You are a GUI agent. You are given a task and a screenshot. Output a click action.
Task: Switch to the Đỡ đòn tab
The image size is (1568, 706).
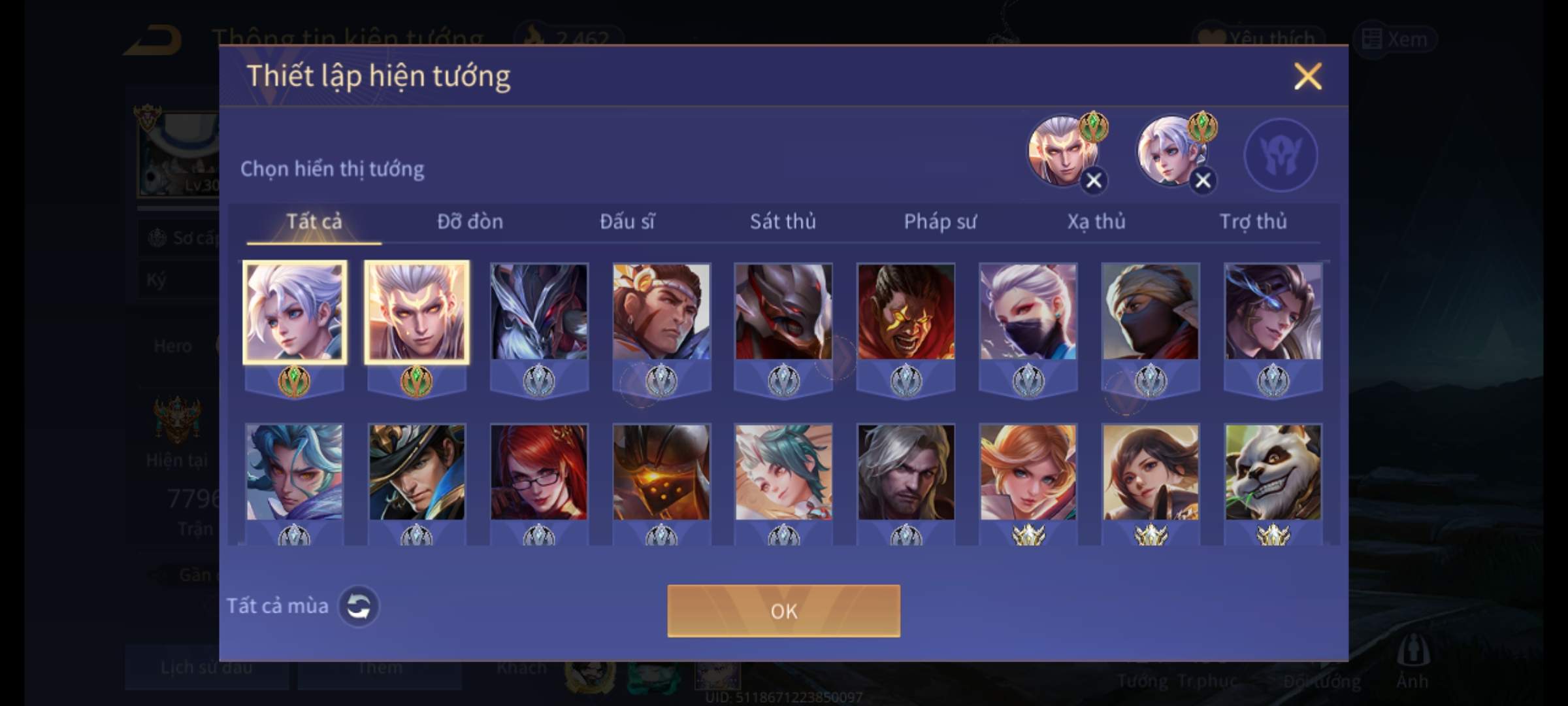pyautogui.click(x=470, y=222)
